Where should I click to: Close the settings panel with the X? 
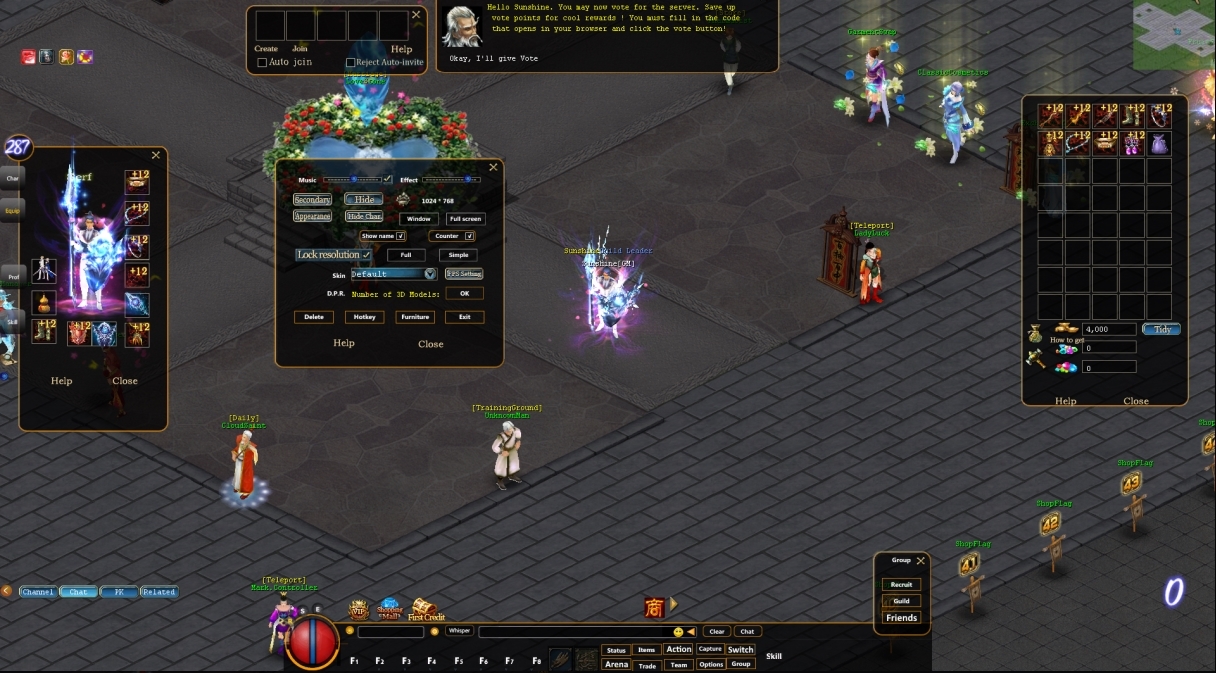click(x=493, y=168)
